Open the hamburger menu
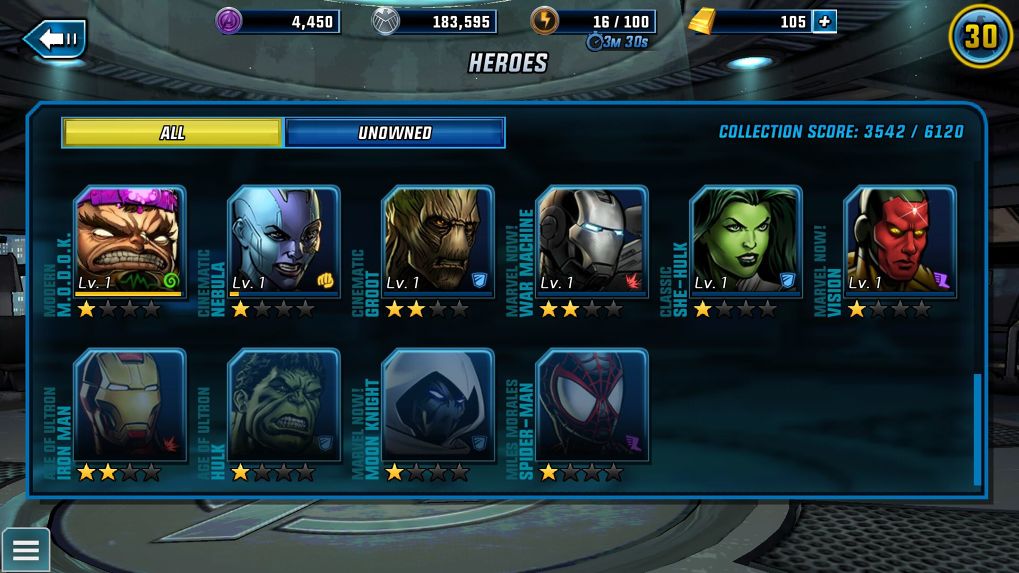1019x573 pixels. pyautogui.click(x=25, y=549)
